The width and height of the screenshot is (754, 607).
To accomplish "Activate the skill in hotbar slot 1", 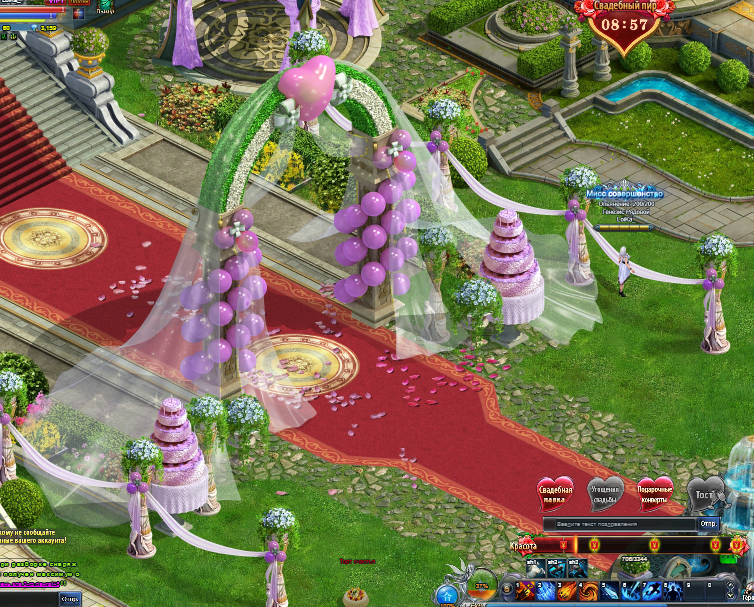I will pyautogui.click(x=526, y=591).
